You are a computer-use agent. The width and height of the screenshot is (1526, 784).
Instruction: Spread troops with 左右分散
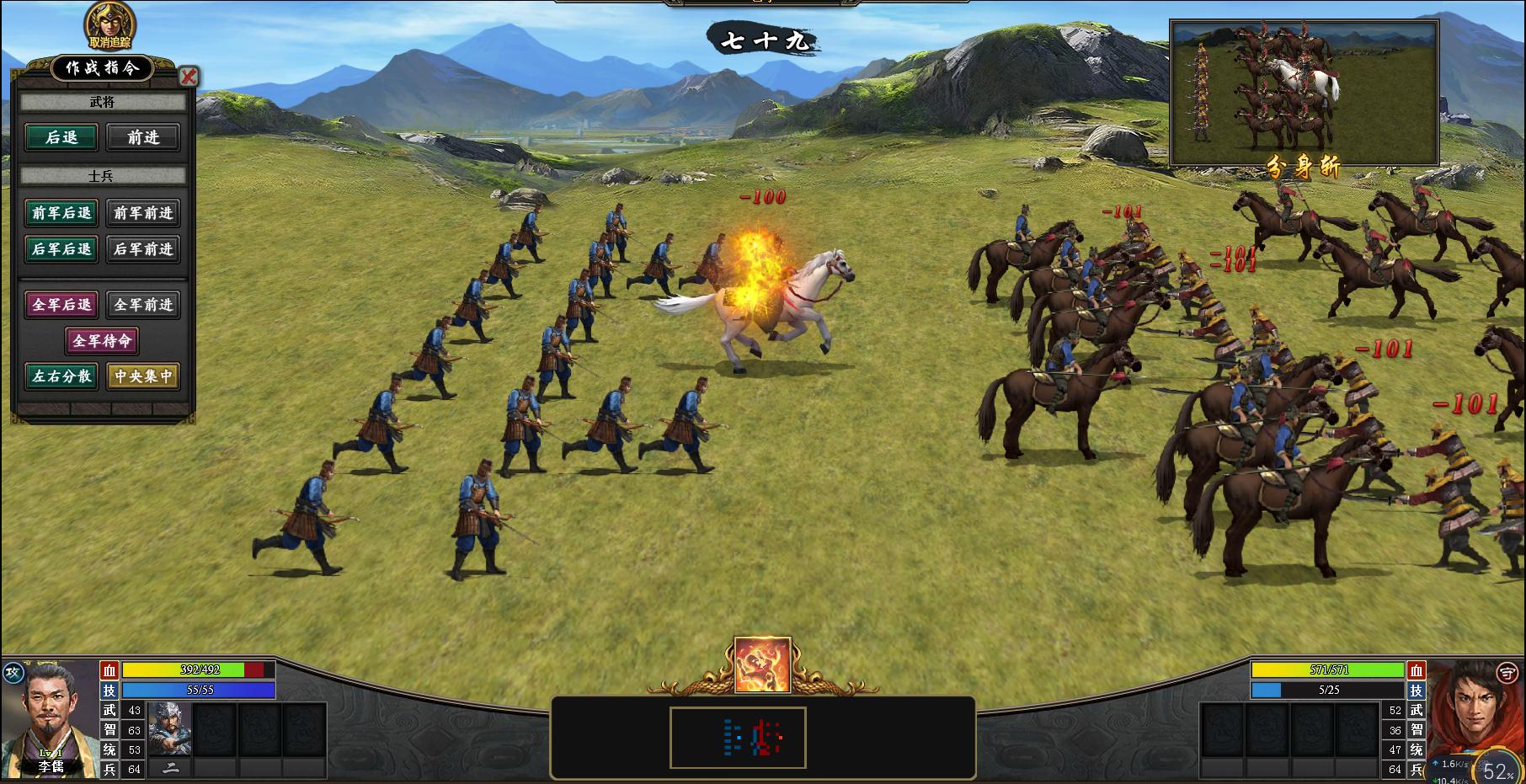(x=61, y=376)
